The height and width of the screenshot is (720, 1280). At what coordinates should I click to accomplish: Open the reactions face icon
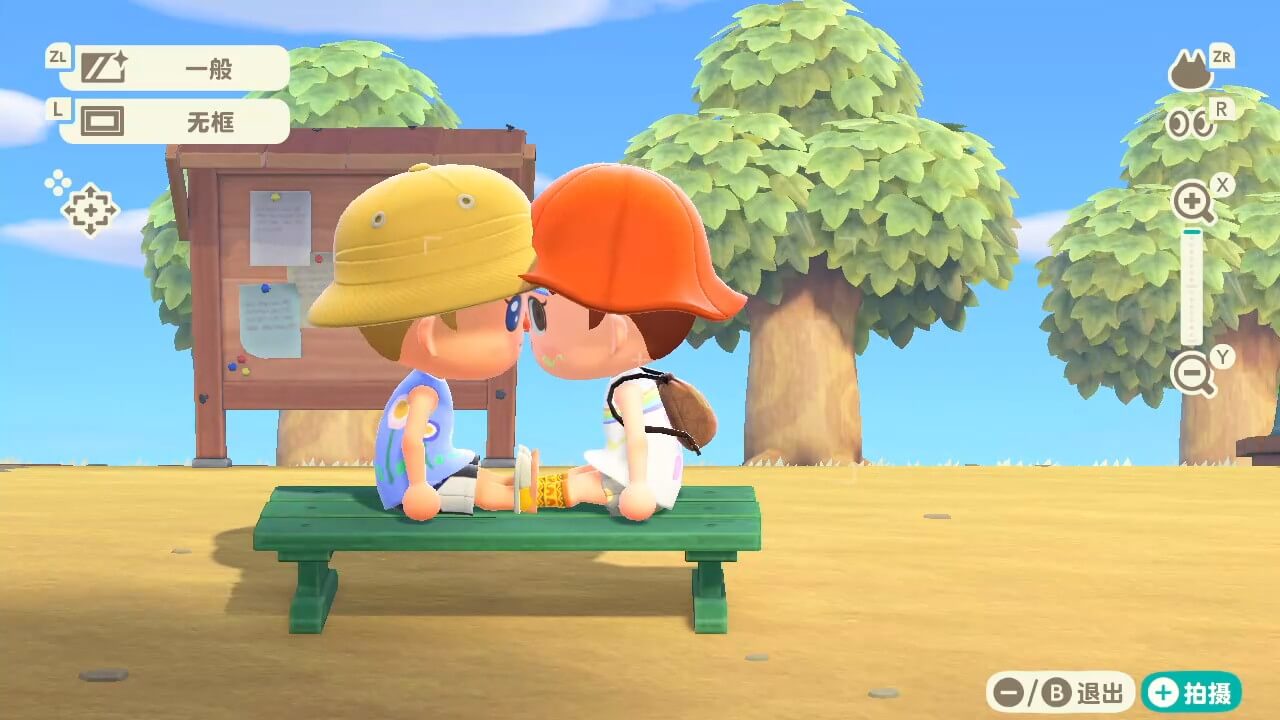[1190, 74]
